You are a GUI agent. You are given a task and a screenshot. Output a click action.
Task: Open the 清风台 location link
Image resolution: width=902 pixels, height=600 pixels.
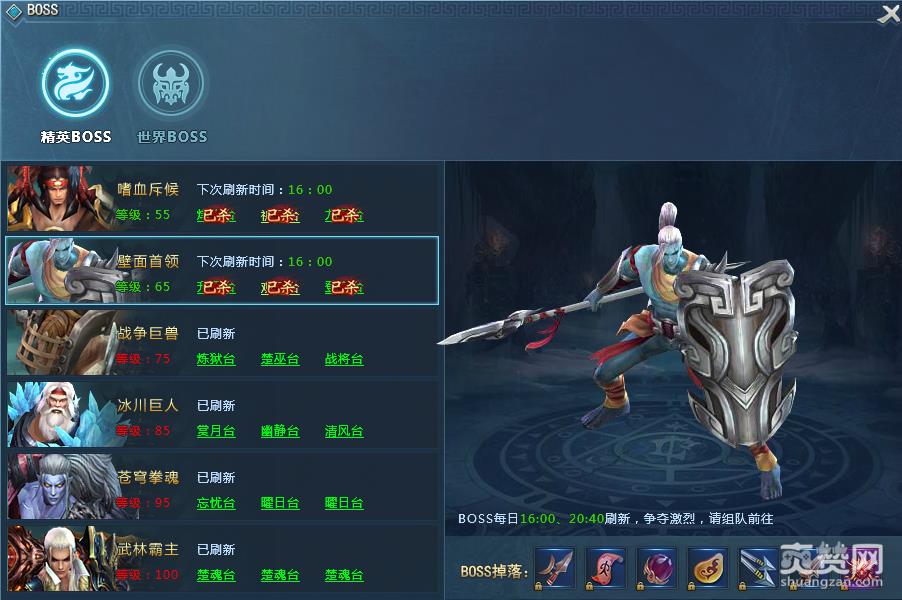pos(344,431)
